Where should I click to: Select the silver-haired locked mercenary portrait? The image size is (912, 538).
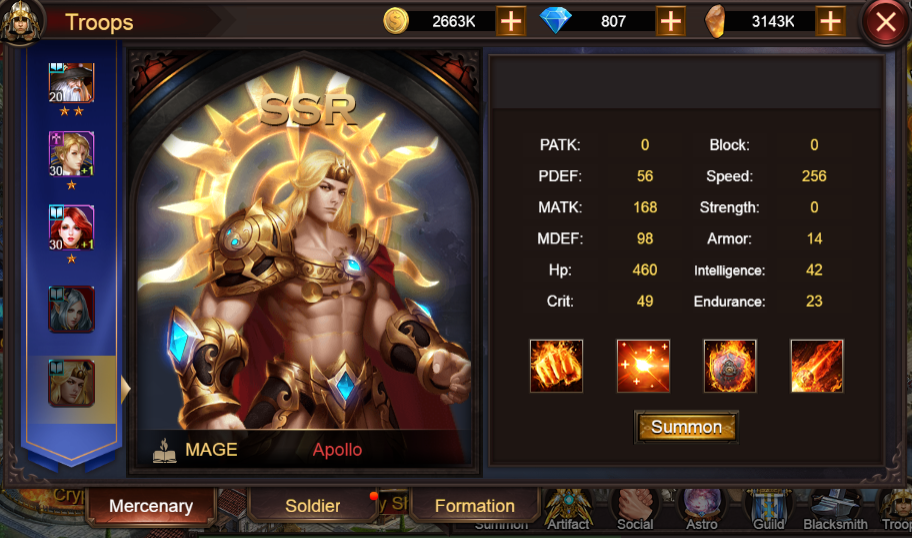point(72,309)
